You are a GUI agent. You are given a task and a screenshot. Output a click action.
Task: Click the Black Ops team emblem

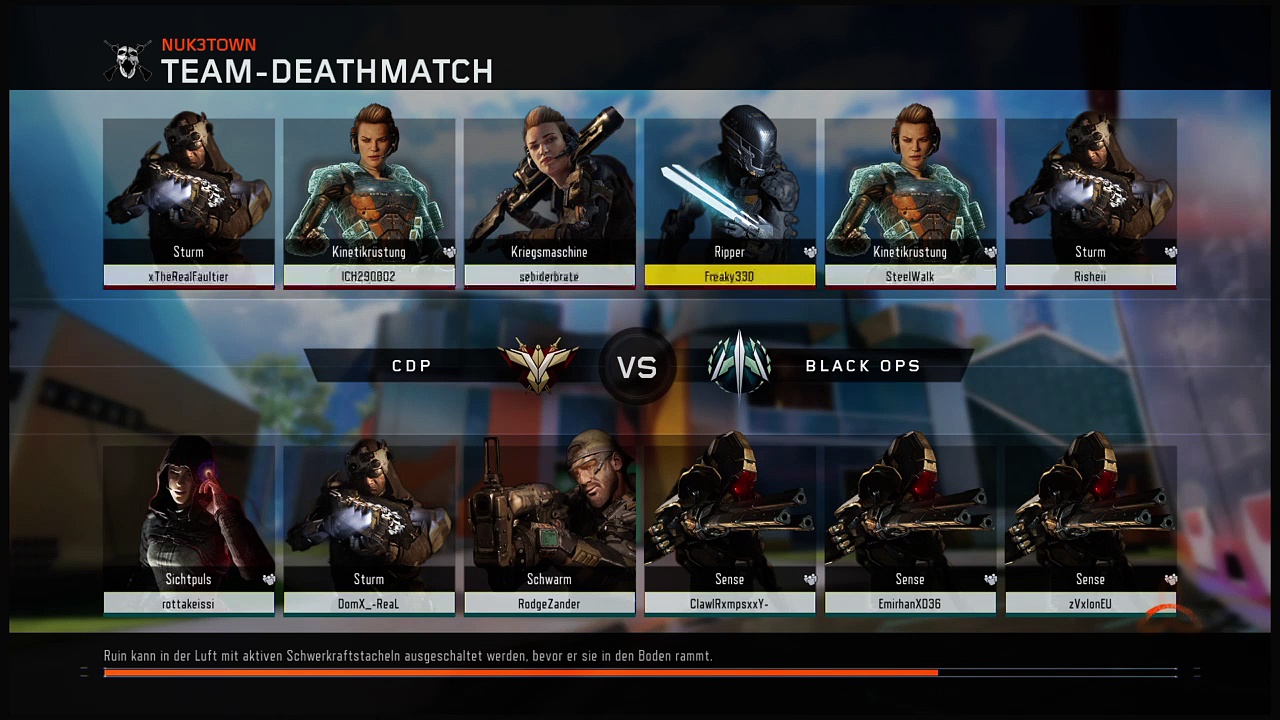coord(739,365)
